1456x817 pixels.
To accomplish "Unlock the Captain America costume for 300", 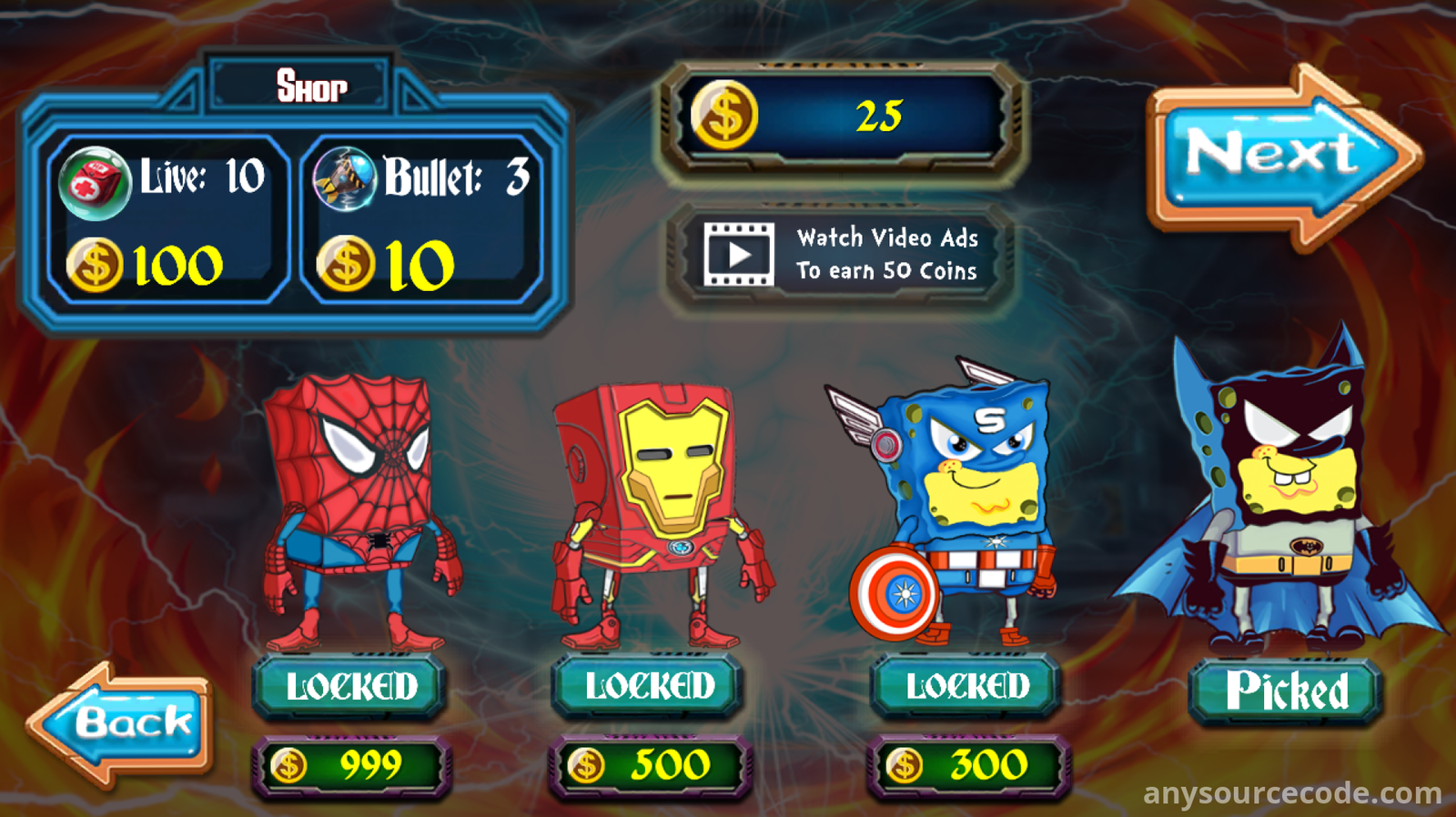I will coord(966,687).
